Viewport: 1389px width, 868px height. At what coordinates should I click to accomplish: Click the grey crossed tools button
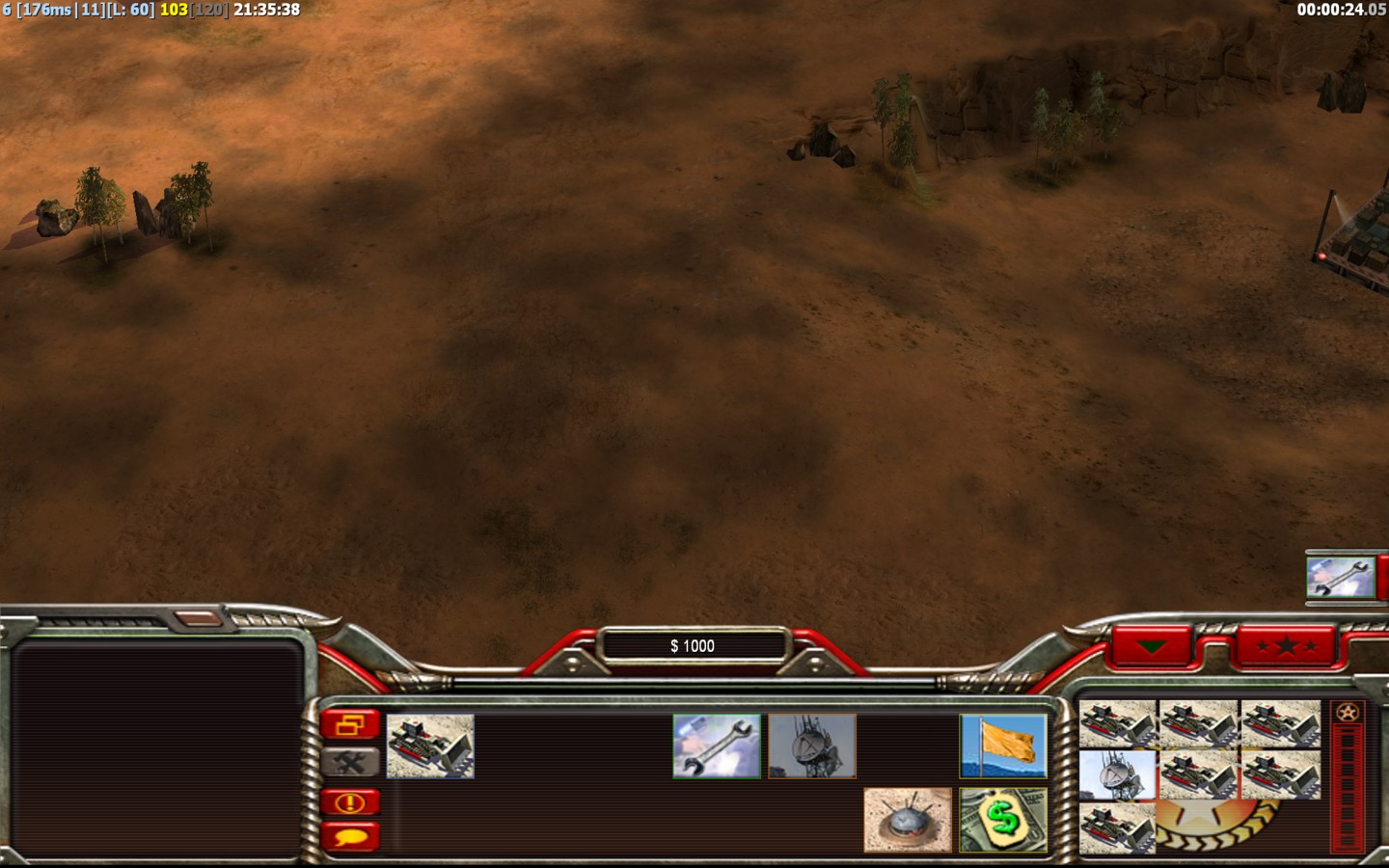[350, 763]
